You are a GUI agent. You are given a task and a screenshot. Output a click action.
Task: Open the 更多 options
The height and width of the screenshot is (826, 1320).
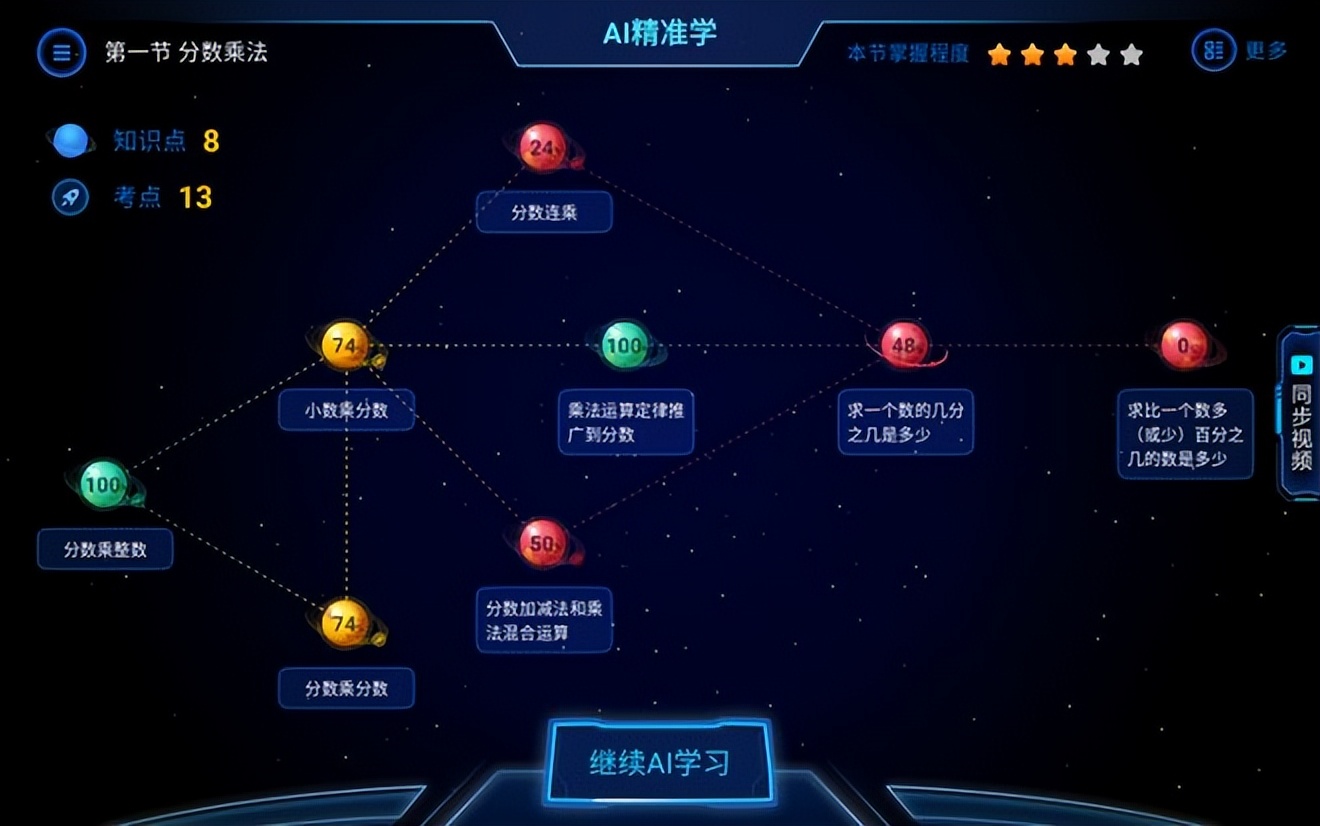pyautogui.click(x=1240, y=50)
